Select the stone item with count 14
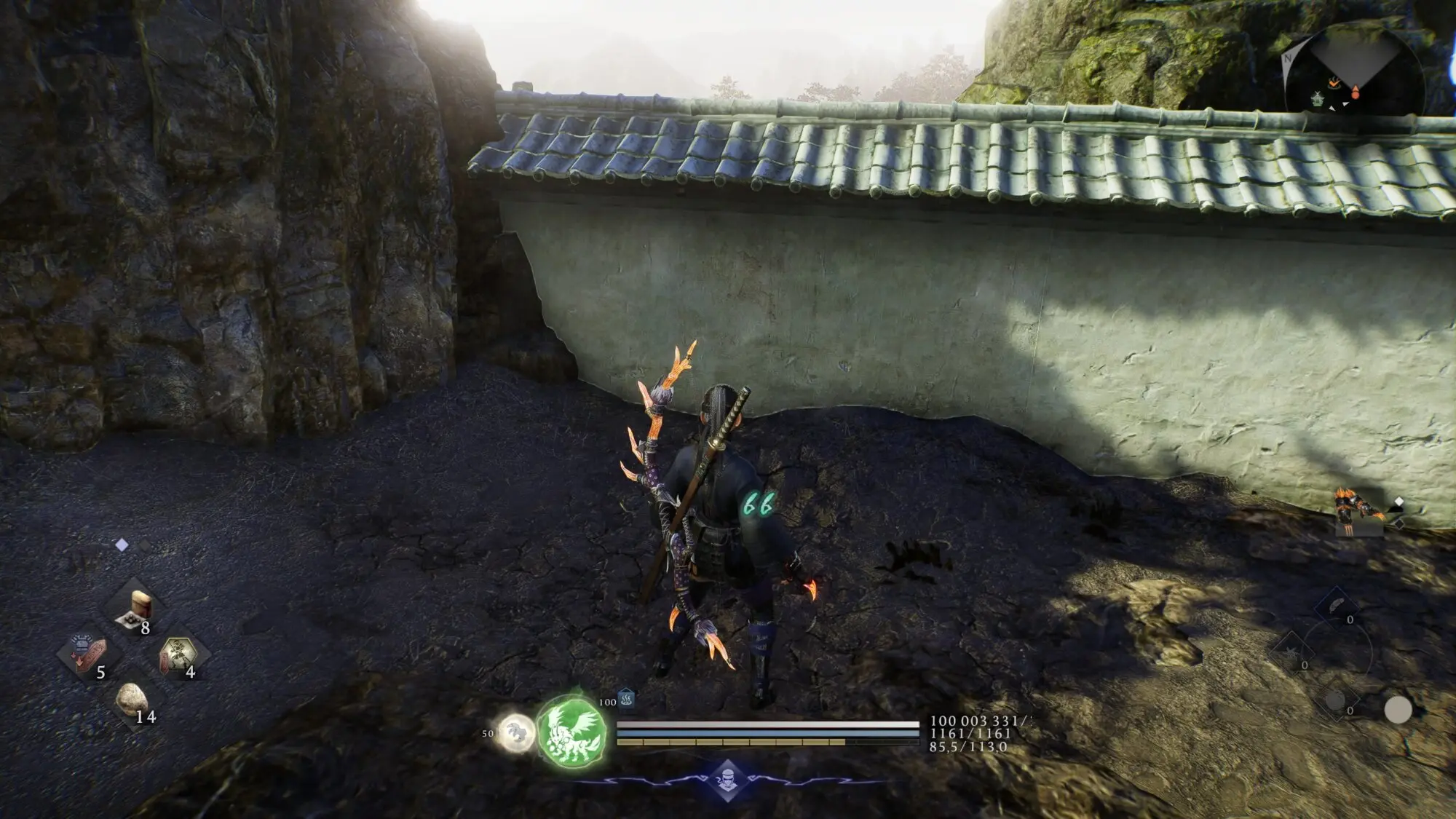The image size is (1456, 819). tap(132, 699)
